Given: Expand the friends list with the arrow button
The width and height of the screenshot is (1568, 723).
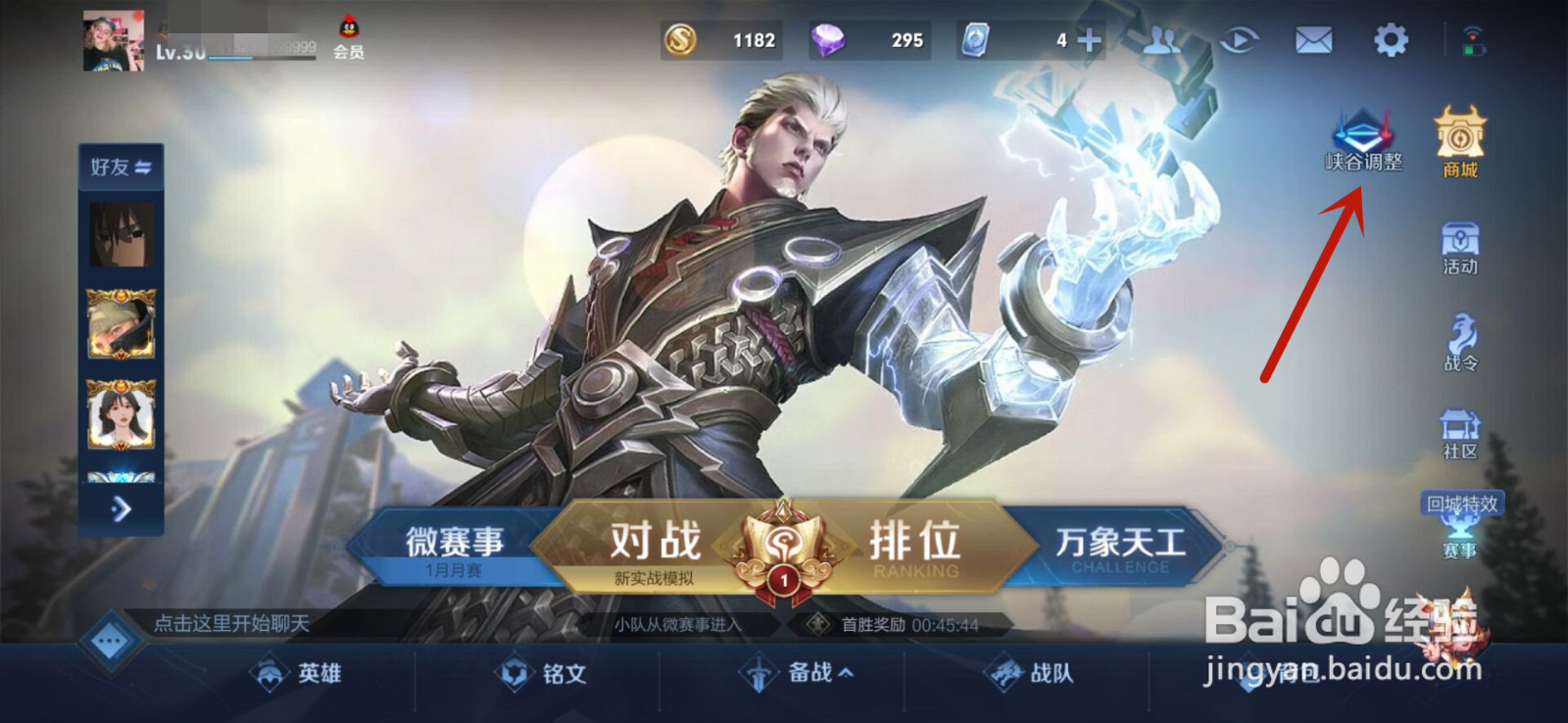Looking at the screenshot, I should pos(120,508).
